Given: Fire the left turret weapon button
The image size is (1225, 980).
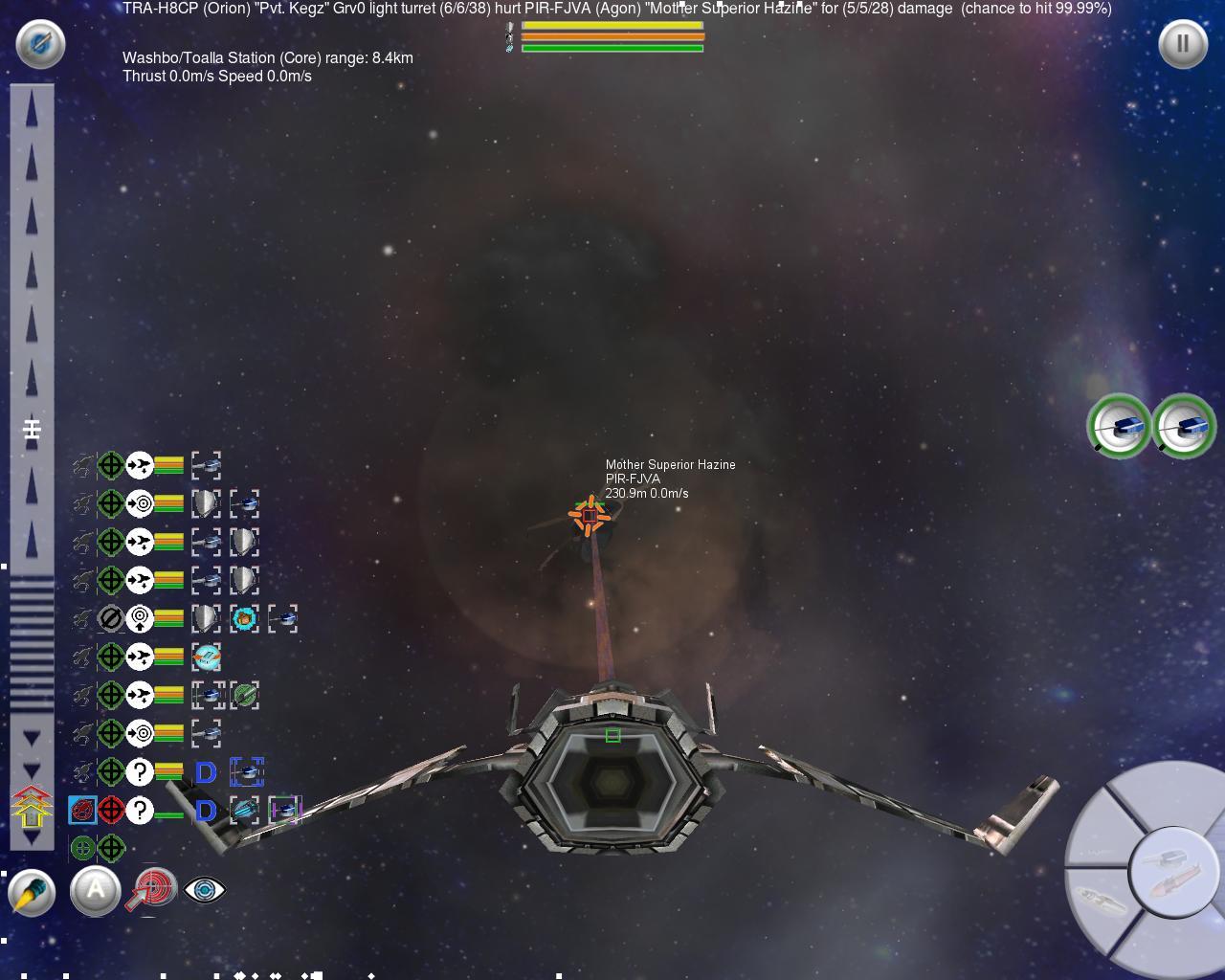Looking at the screenshot, I should pos(1119,426).
